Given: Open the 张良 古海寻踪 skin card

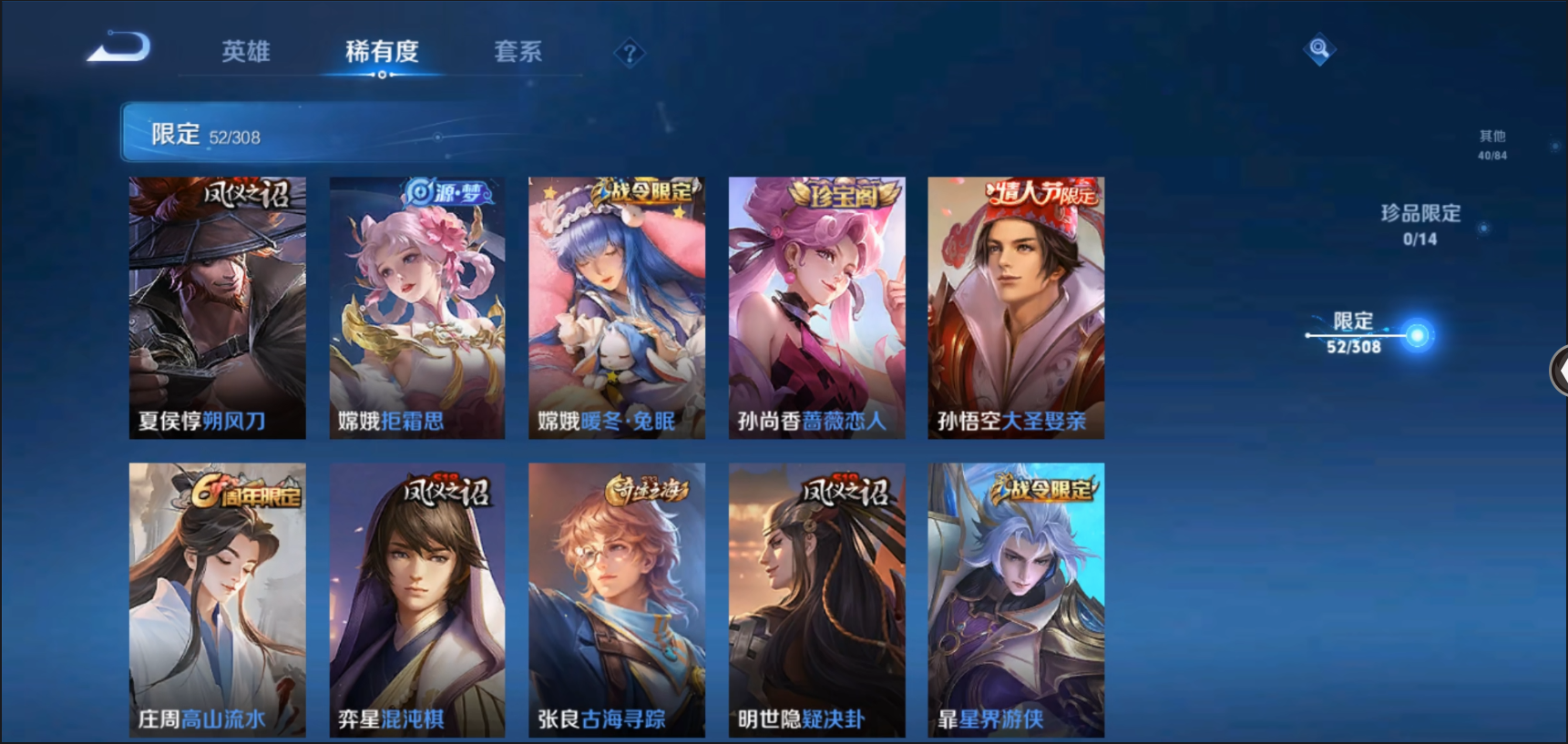Looking at the screenshot, I should click(x=617, y=599).
